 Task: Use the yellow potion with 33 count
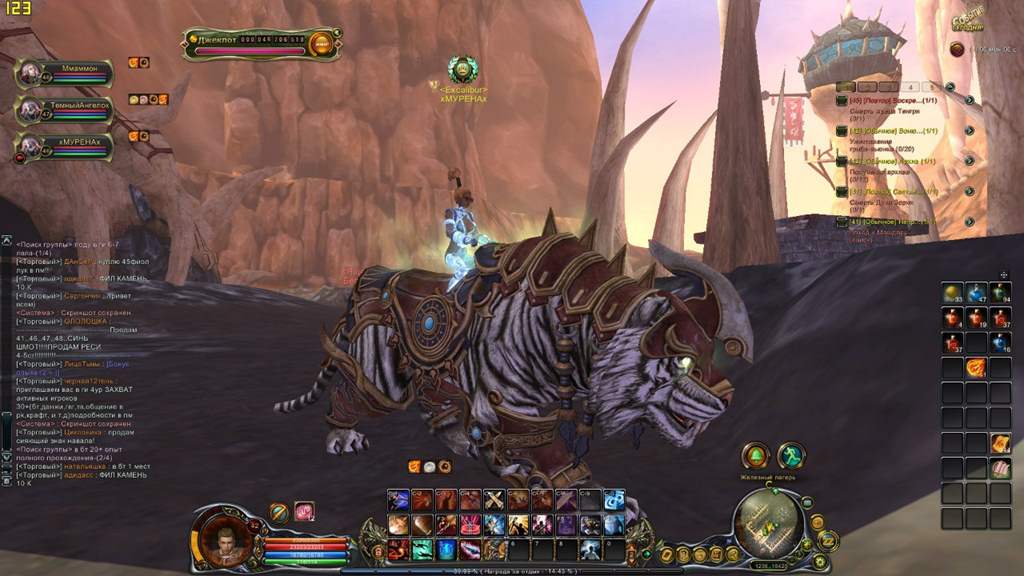coord(951,293)
